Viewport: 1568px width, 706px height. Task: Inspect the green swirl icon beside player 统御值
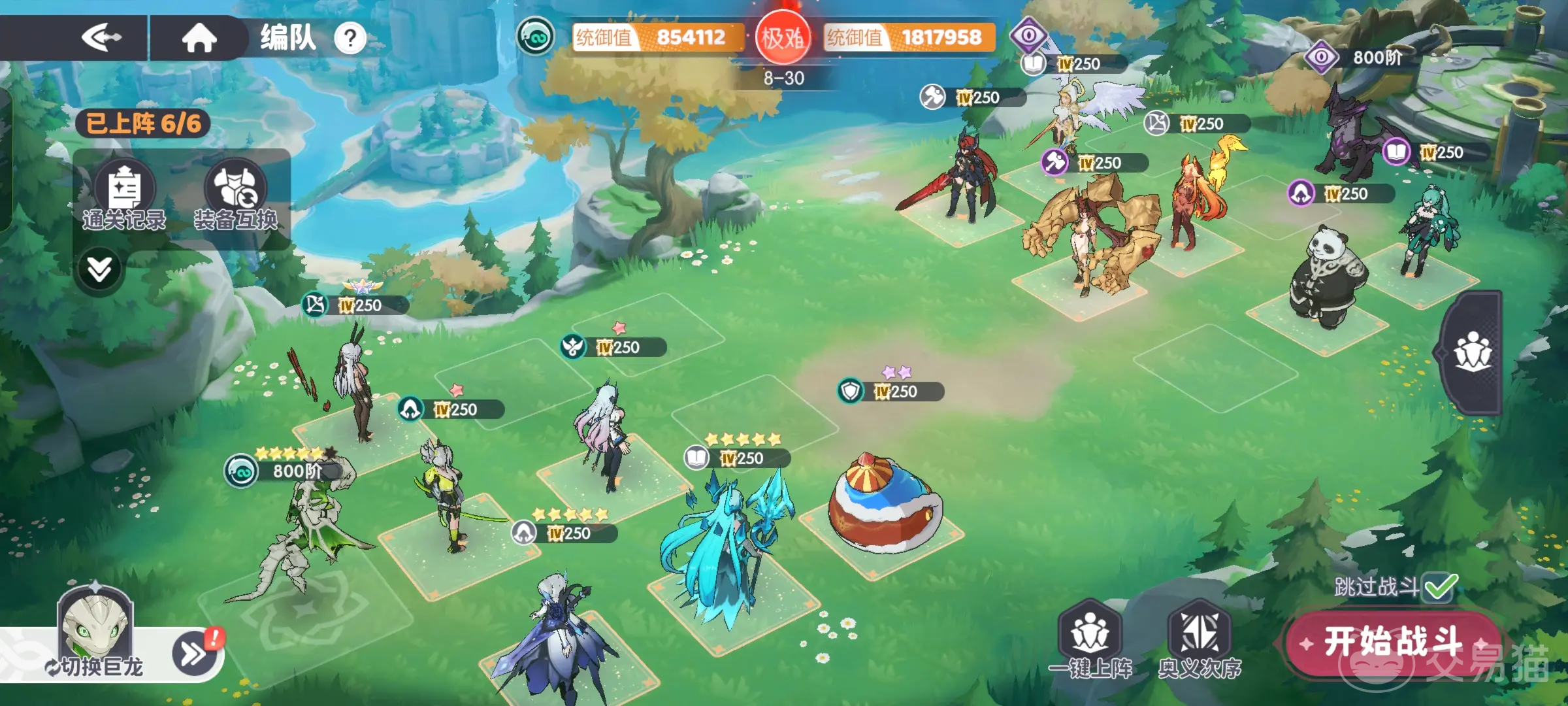[535, 37]
